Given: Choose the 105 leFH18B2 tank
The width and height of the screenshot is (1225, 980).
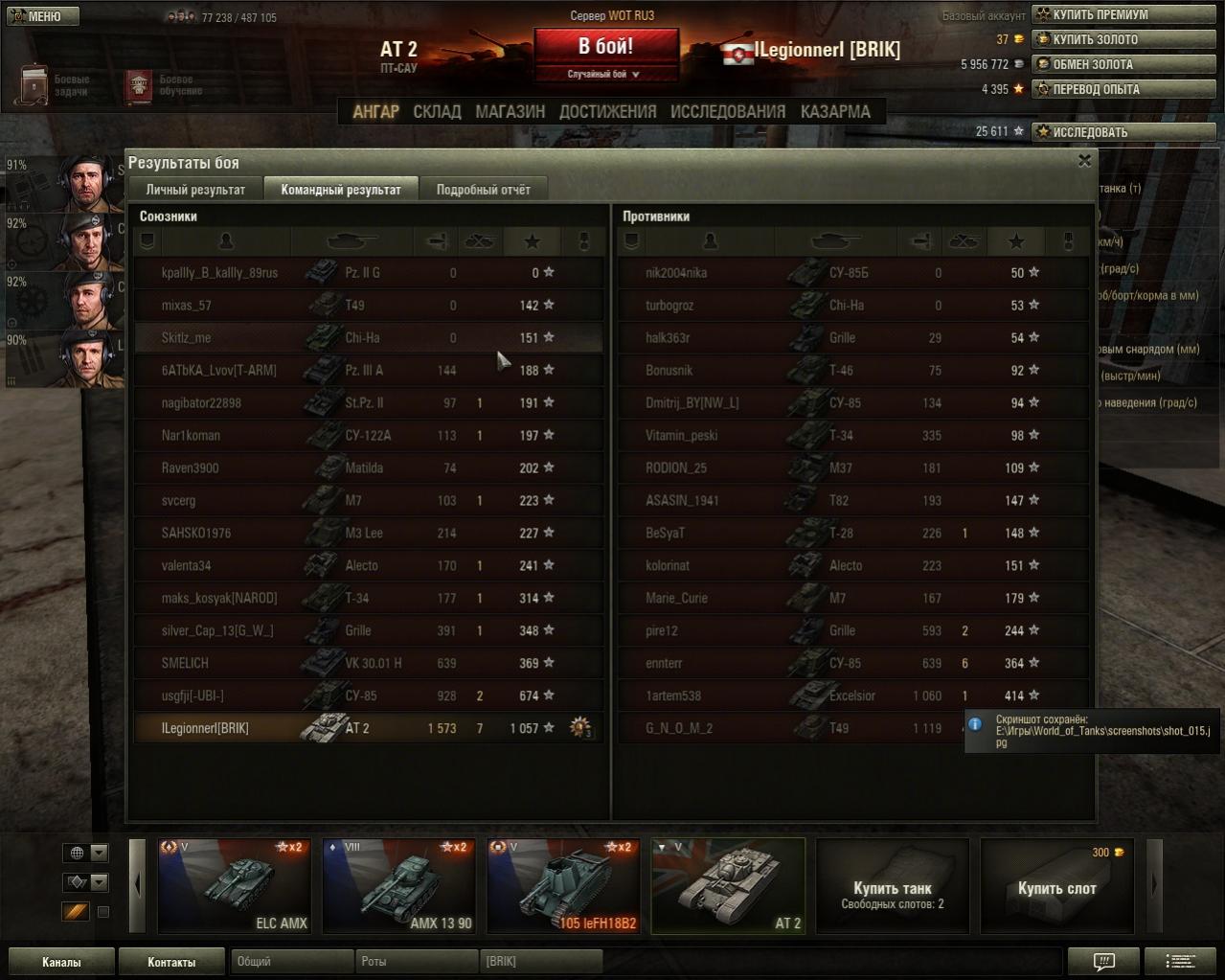Looking at the screenshot, I should pyautogui.click(x=563, y=885).
